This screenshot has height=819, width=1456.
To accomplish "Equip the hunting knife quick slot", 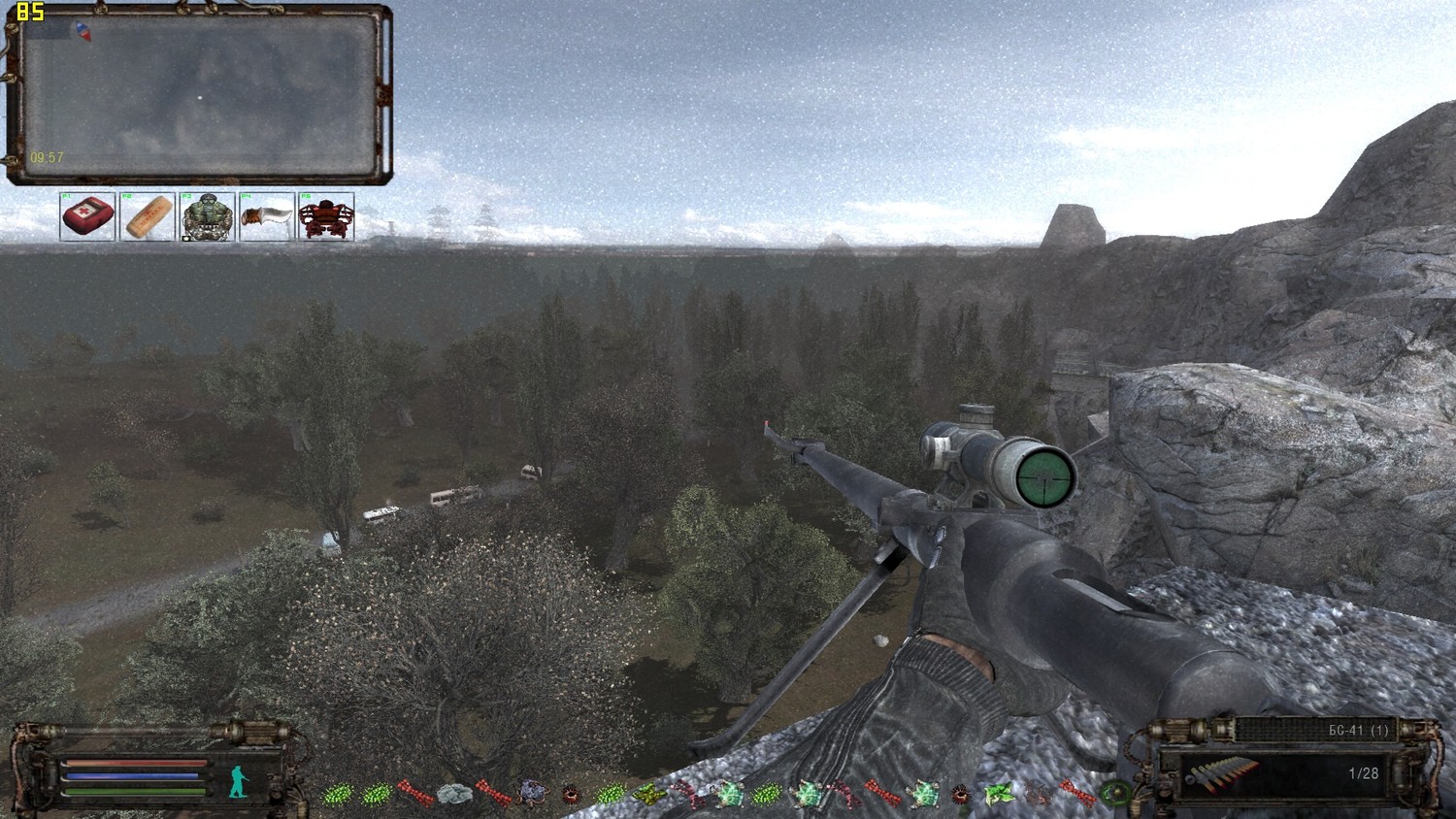I will pyautogui.click(x=266, y=216).
